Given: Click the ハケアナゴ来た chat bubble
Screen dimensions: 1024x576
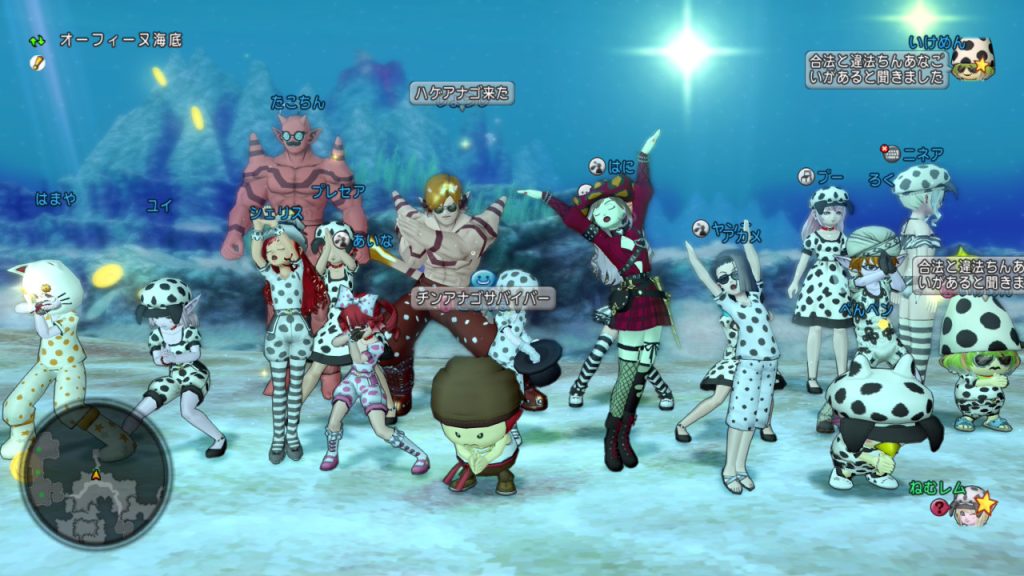Looking at the screenshot, I should [461, 93].
